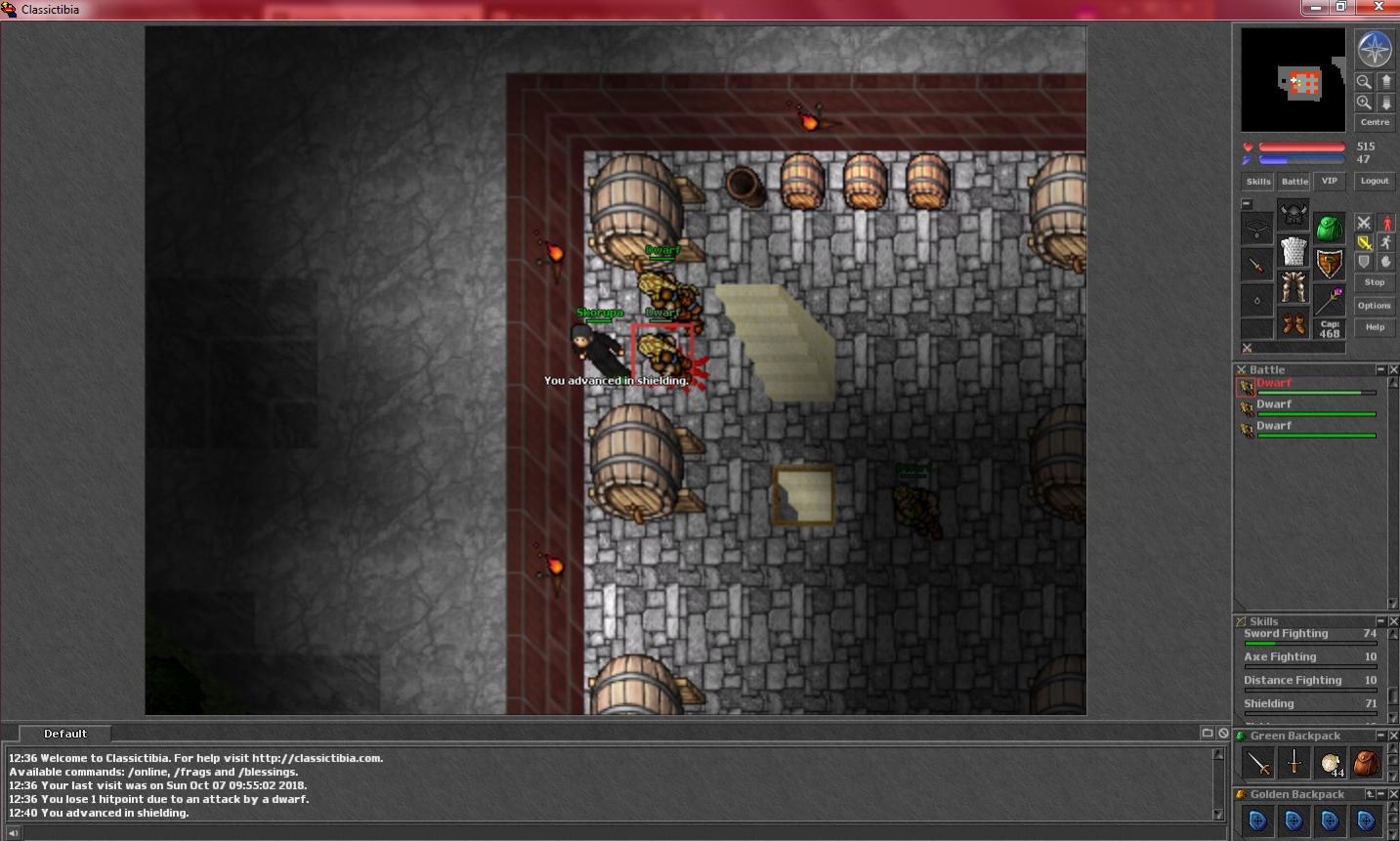Click the Centre minimap button

[x=1375, y=122]
